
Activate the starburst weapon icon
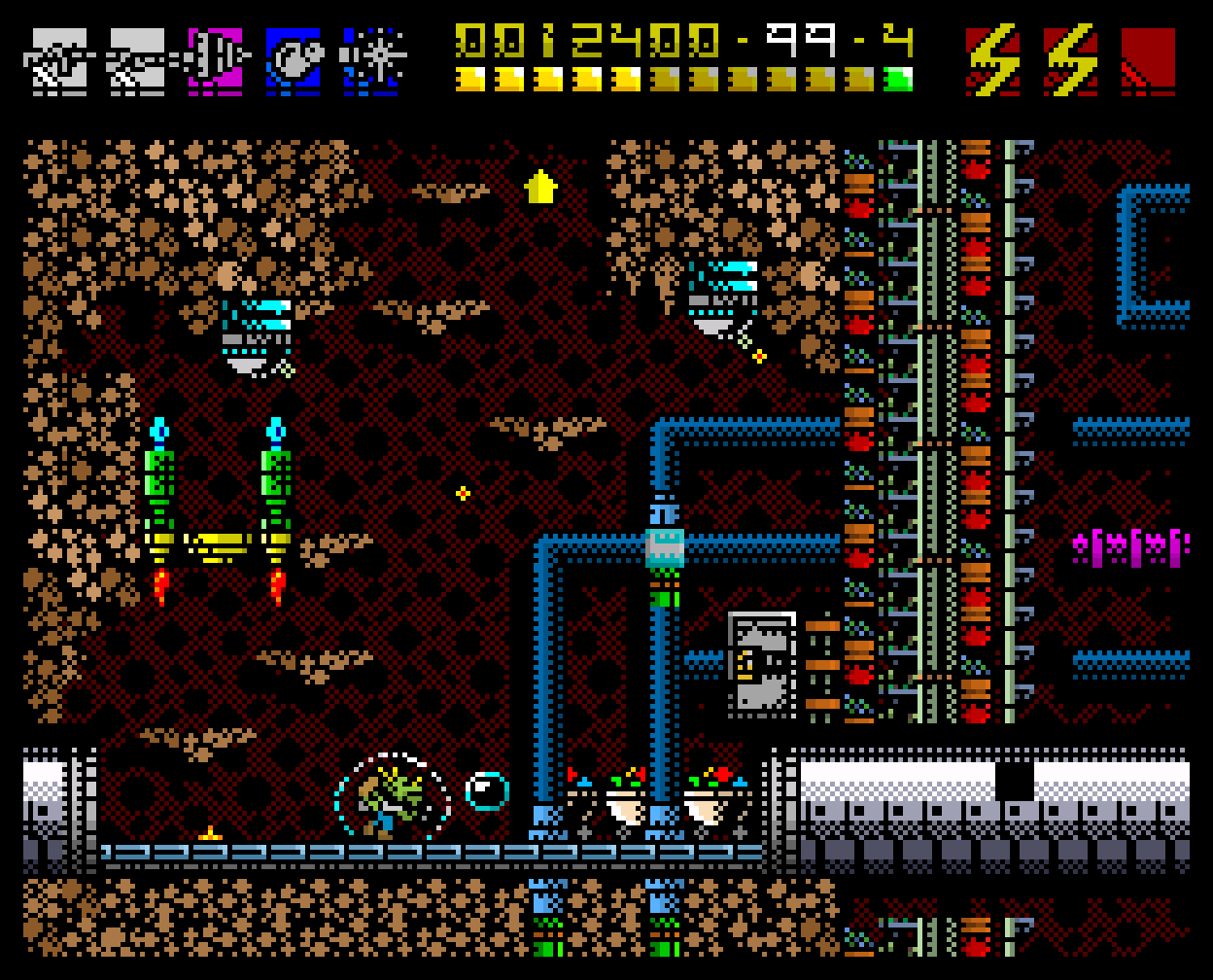coord(371,61)
